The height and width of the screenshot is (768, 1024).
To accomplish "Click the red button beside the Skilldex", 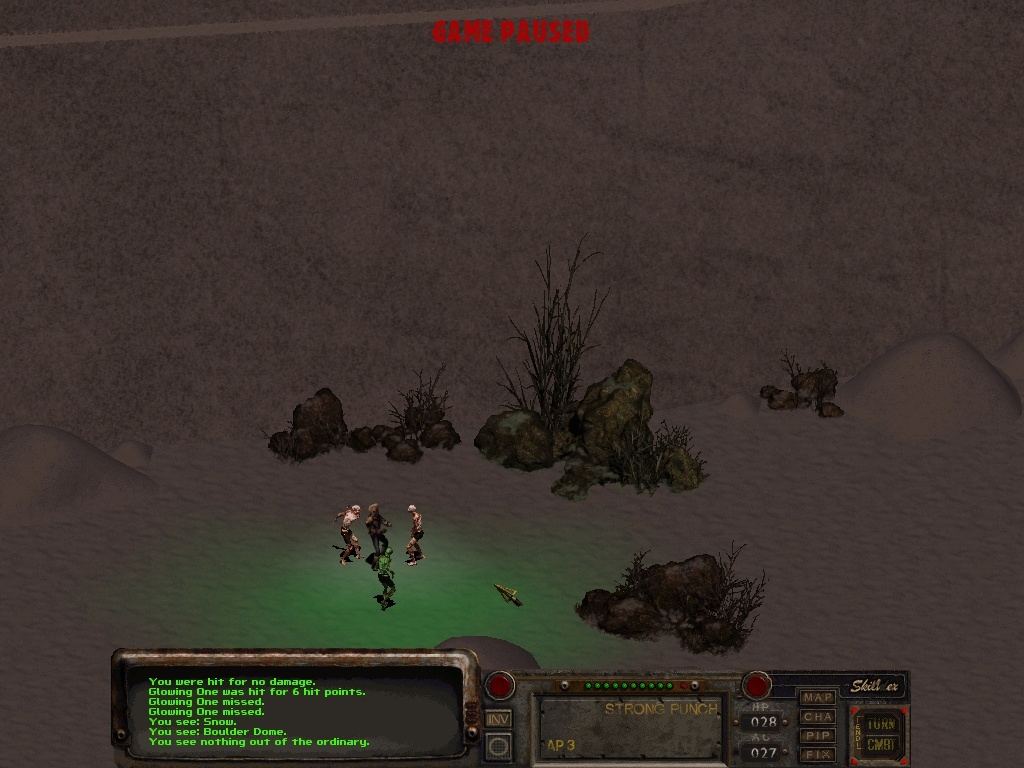I will pyautogui.click(x=756, y=686).
